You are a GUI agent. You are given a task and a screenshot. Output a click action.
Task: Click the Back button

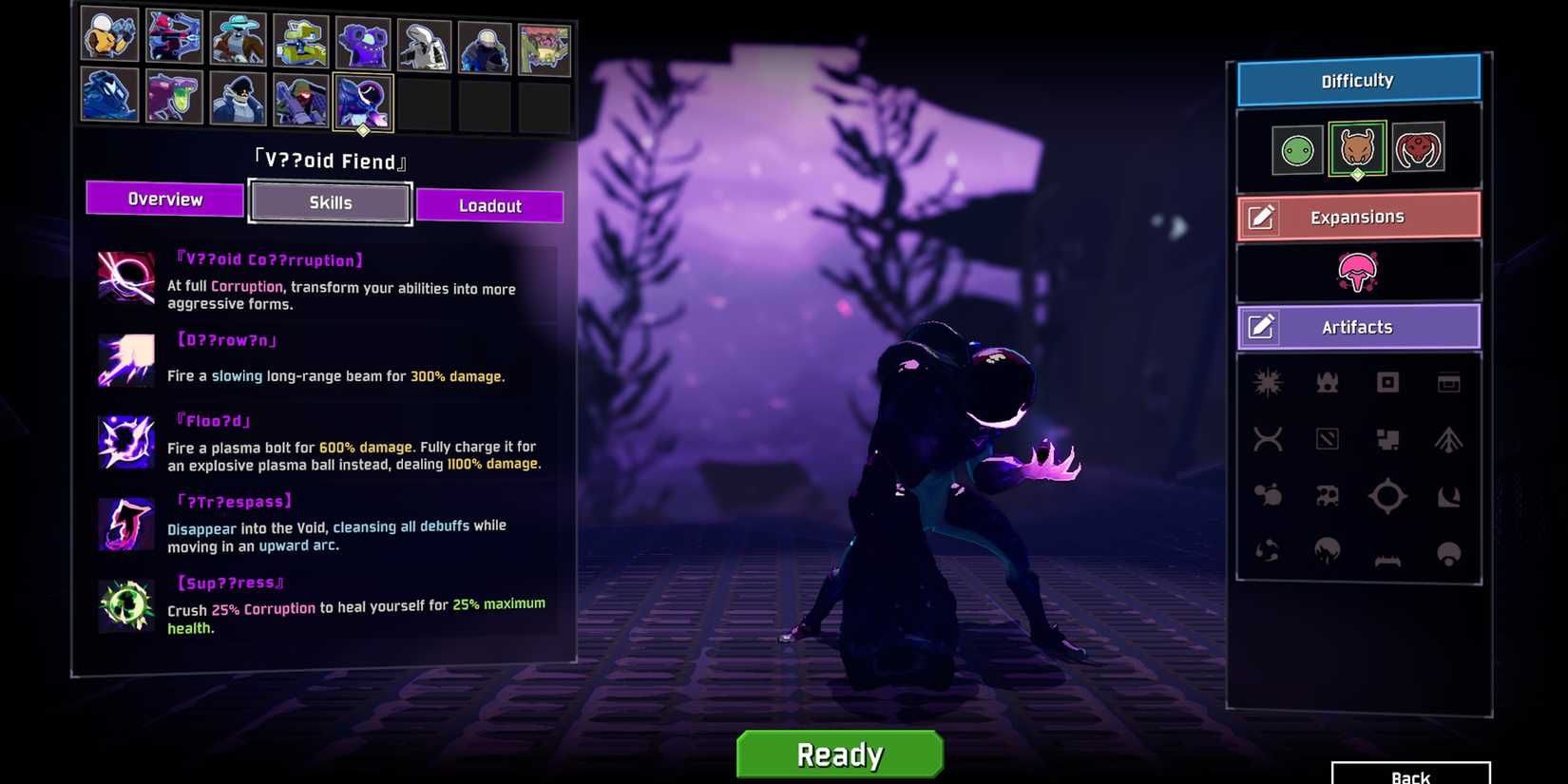[1413, 775]
